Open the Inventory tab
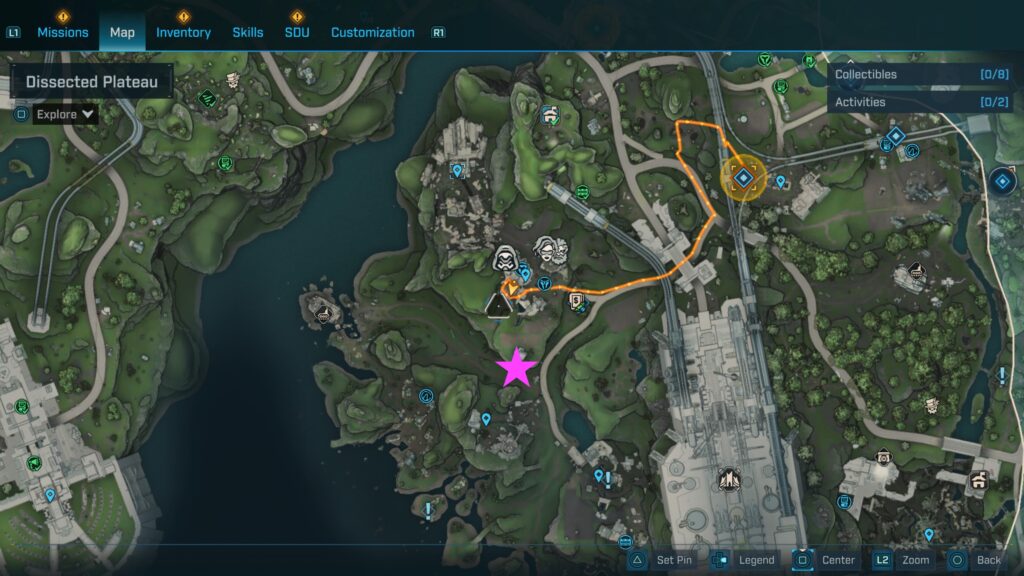The image size is (1024, 576). (183, 32)
